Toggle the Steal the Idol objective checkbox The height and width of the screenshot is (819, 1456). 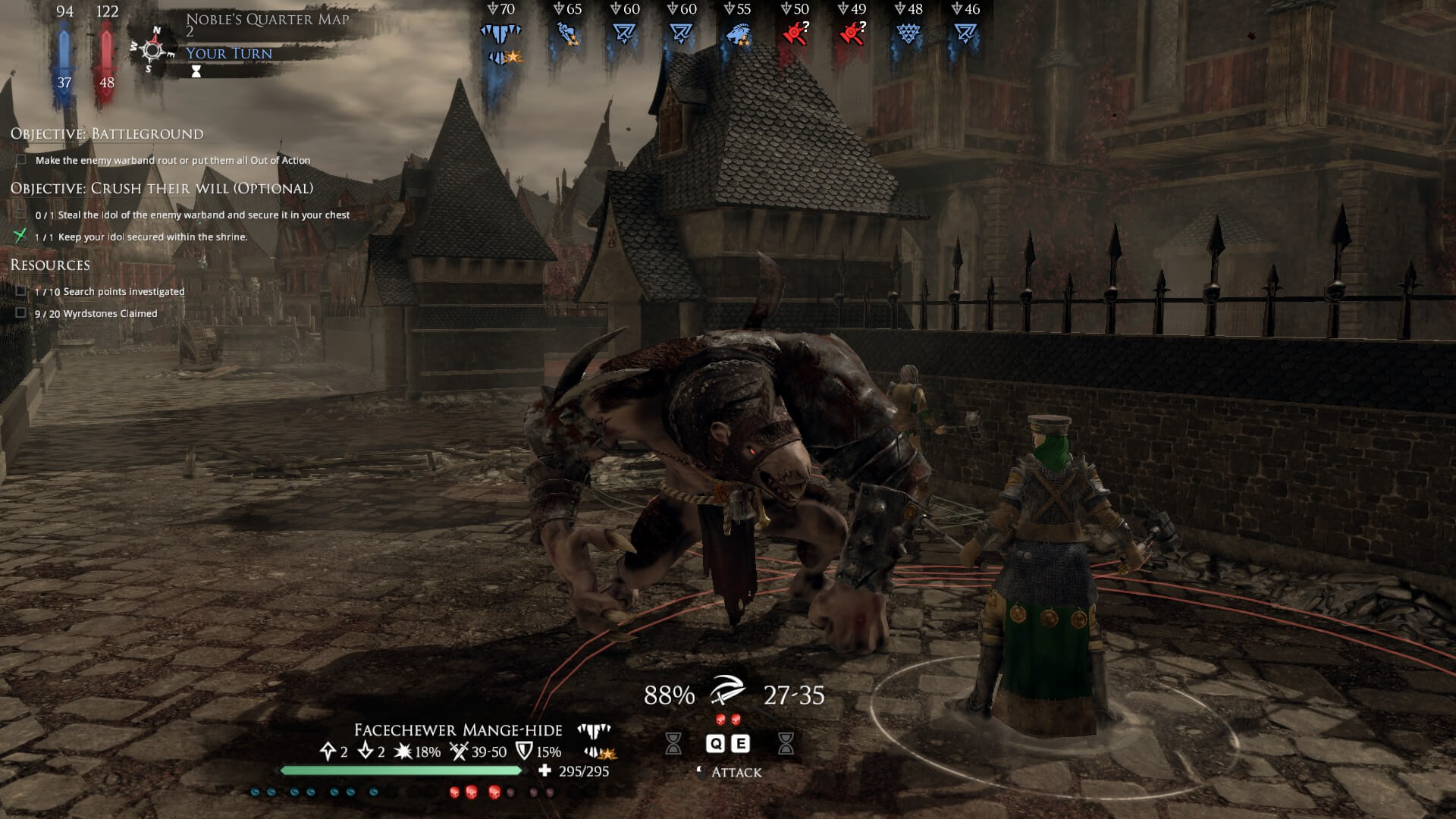(x=19, y=215)
